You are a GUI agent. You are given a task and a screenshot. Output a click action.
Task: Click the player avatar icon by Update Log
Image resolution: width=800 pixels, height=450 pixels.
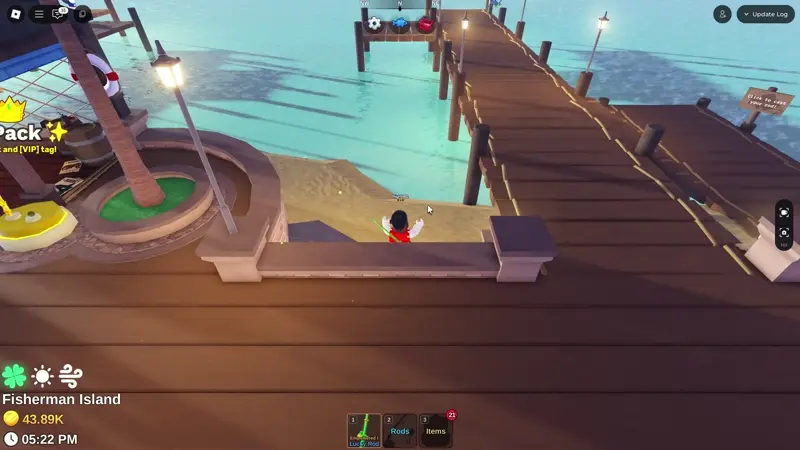click(722, 14)
